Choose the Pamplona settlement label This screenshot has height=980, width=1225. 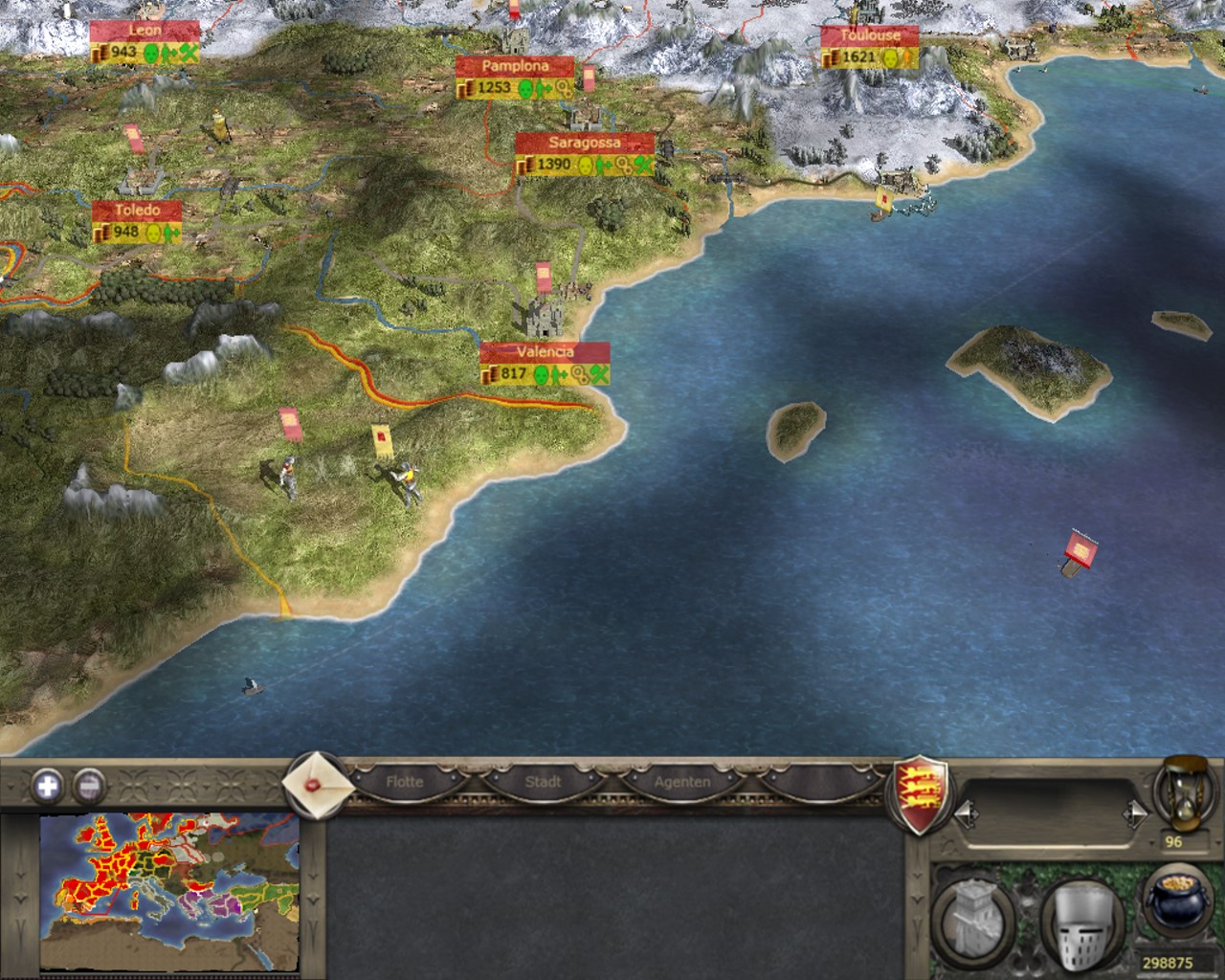tap(515, 66)
